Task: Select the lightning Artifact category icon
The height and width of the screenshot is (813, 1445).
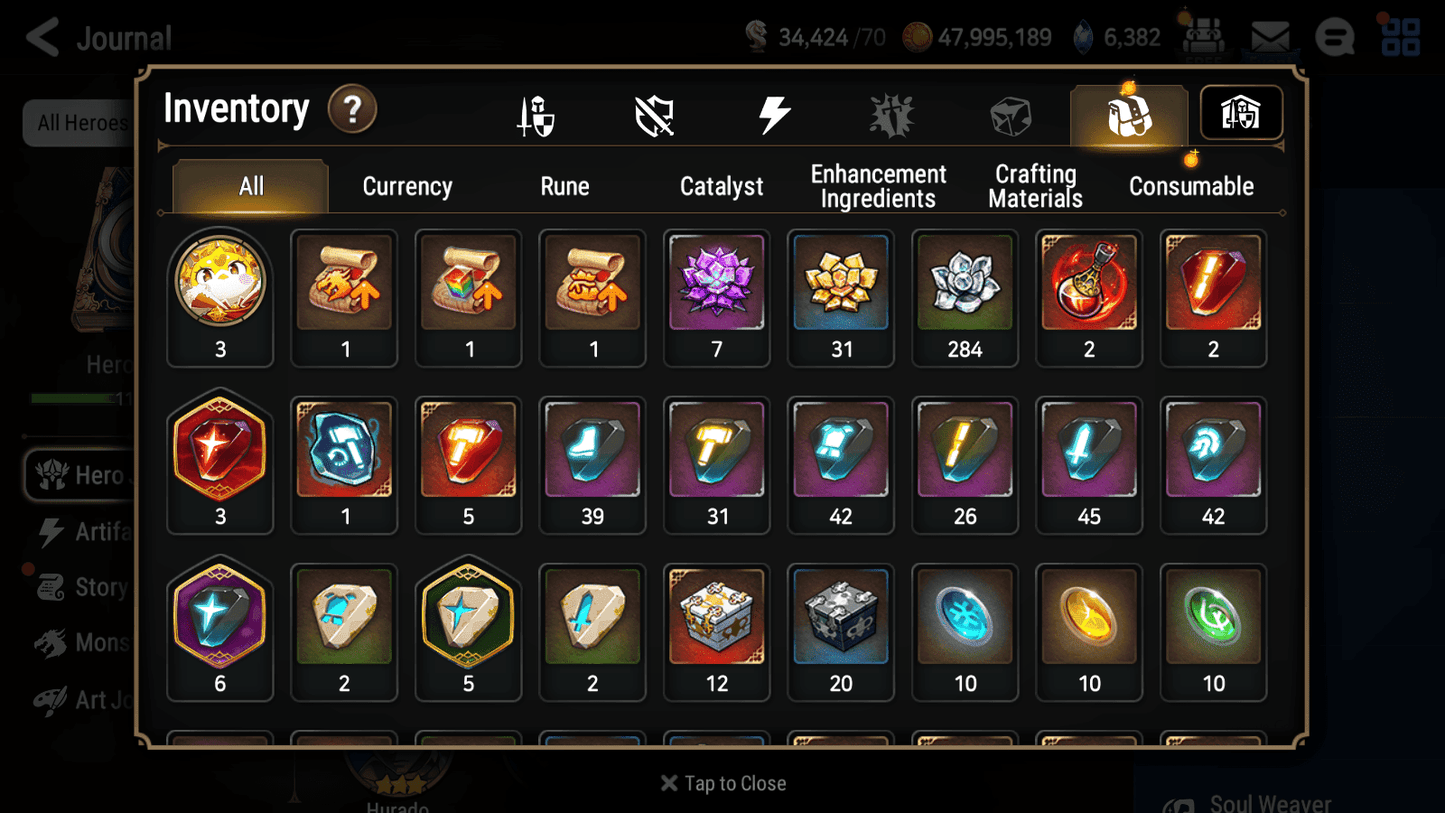Action: tap(773, 113)
